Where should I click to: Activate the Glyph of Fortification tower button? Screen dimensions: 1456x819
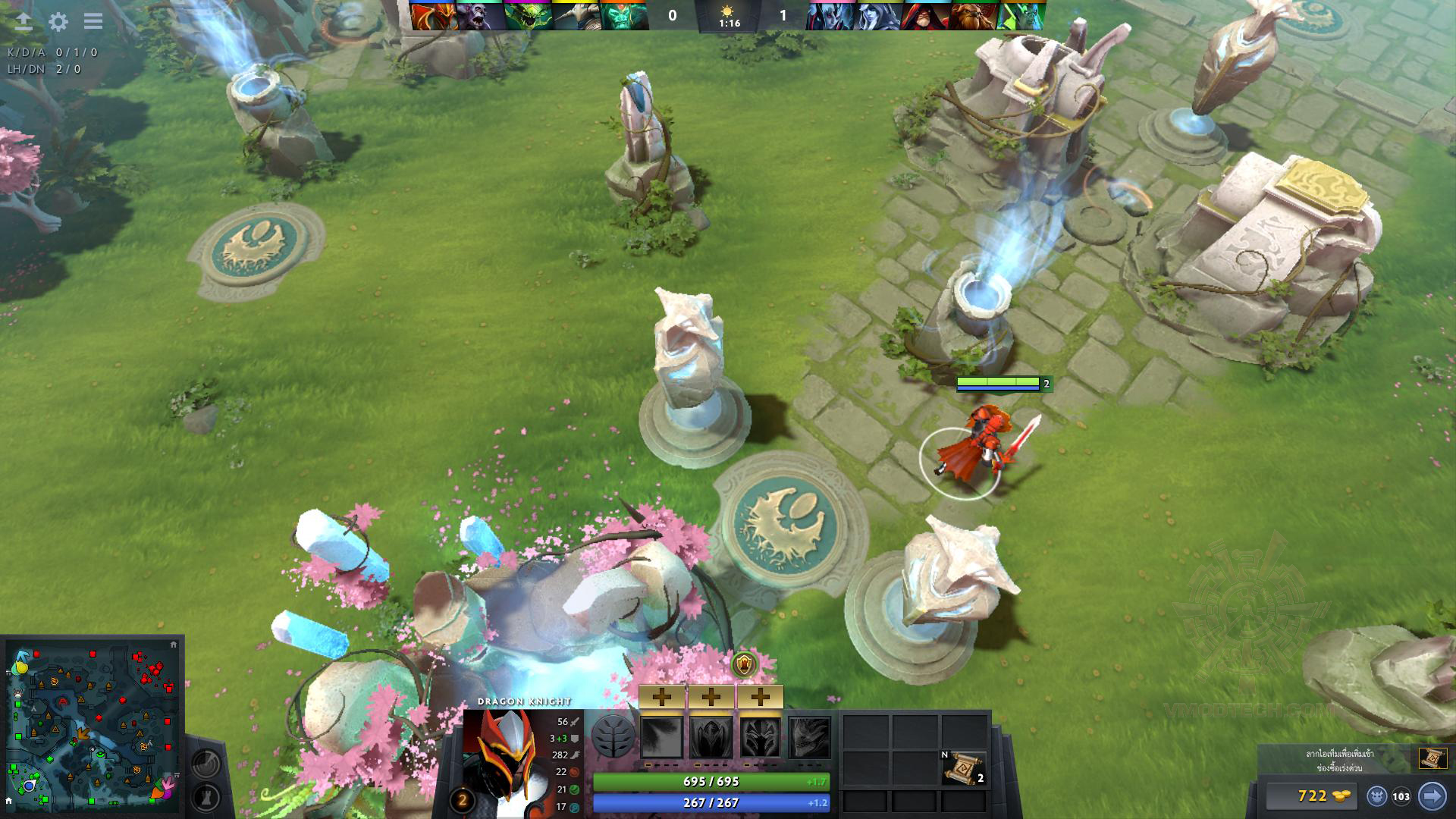tap(206, 797)
